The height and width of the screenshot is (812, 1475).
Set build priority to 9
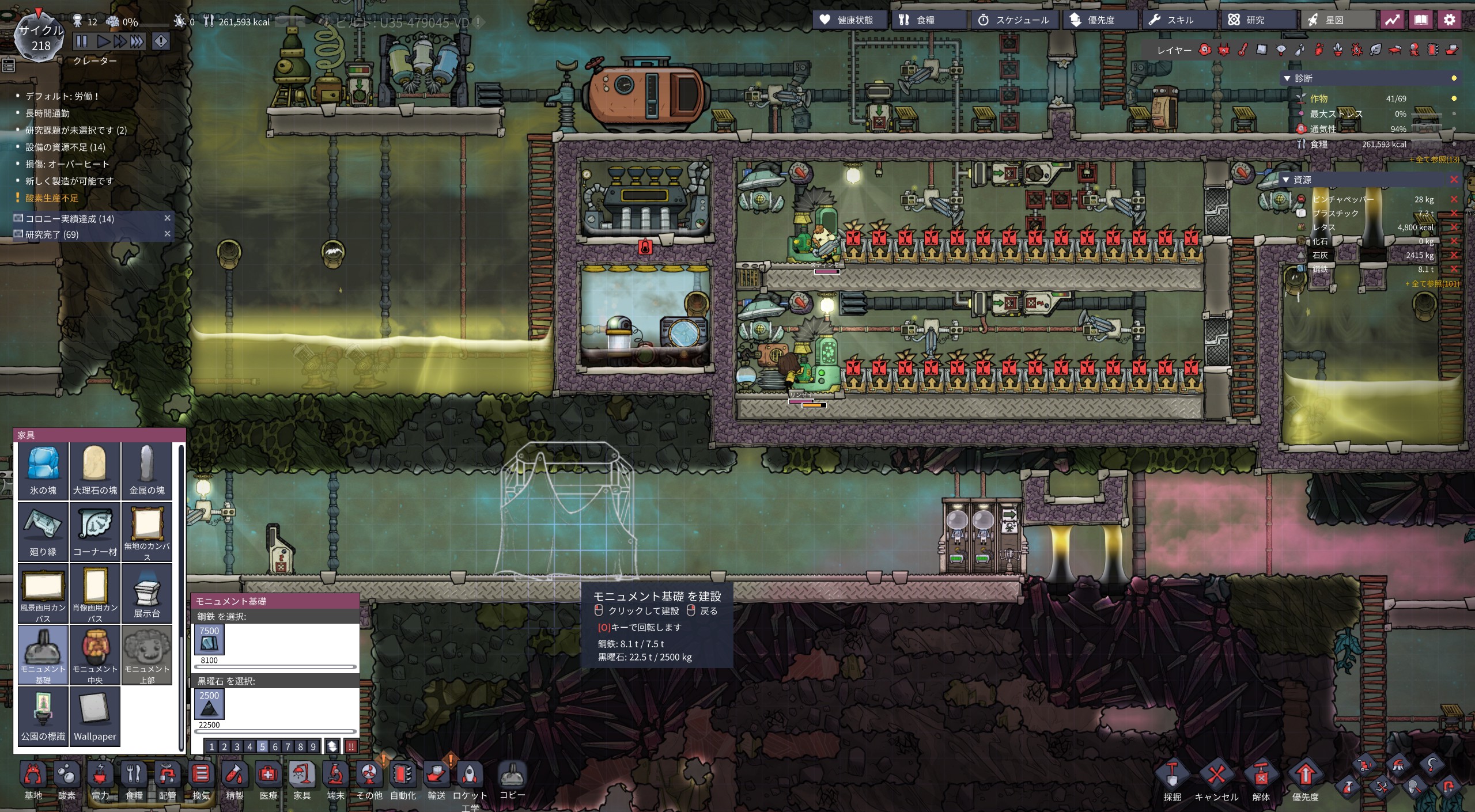coord(313,746)
